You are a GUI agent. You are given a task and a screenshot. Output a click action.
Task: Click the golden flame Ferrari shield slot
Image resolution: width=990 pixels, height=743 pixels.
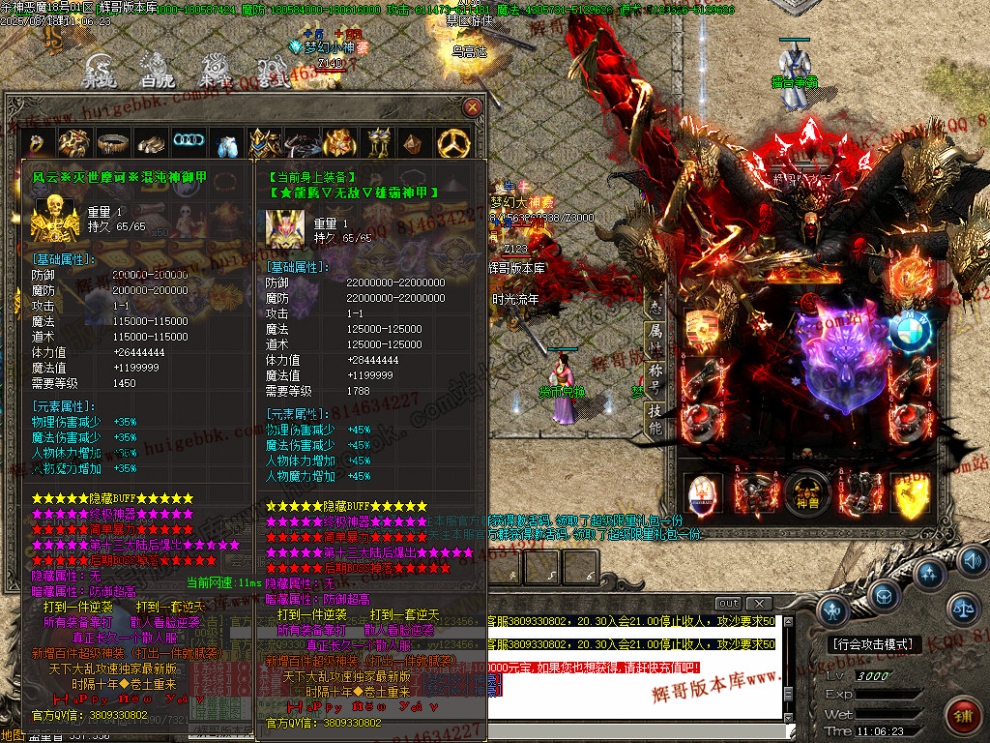click(x=910, y=493)
